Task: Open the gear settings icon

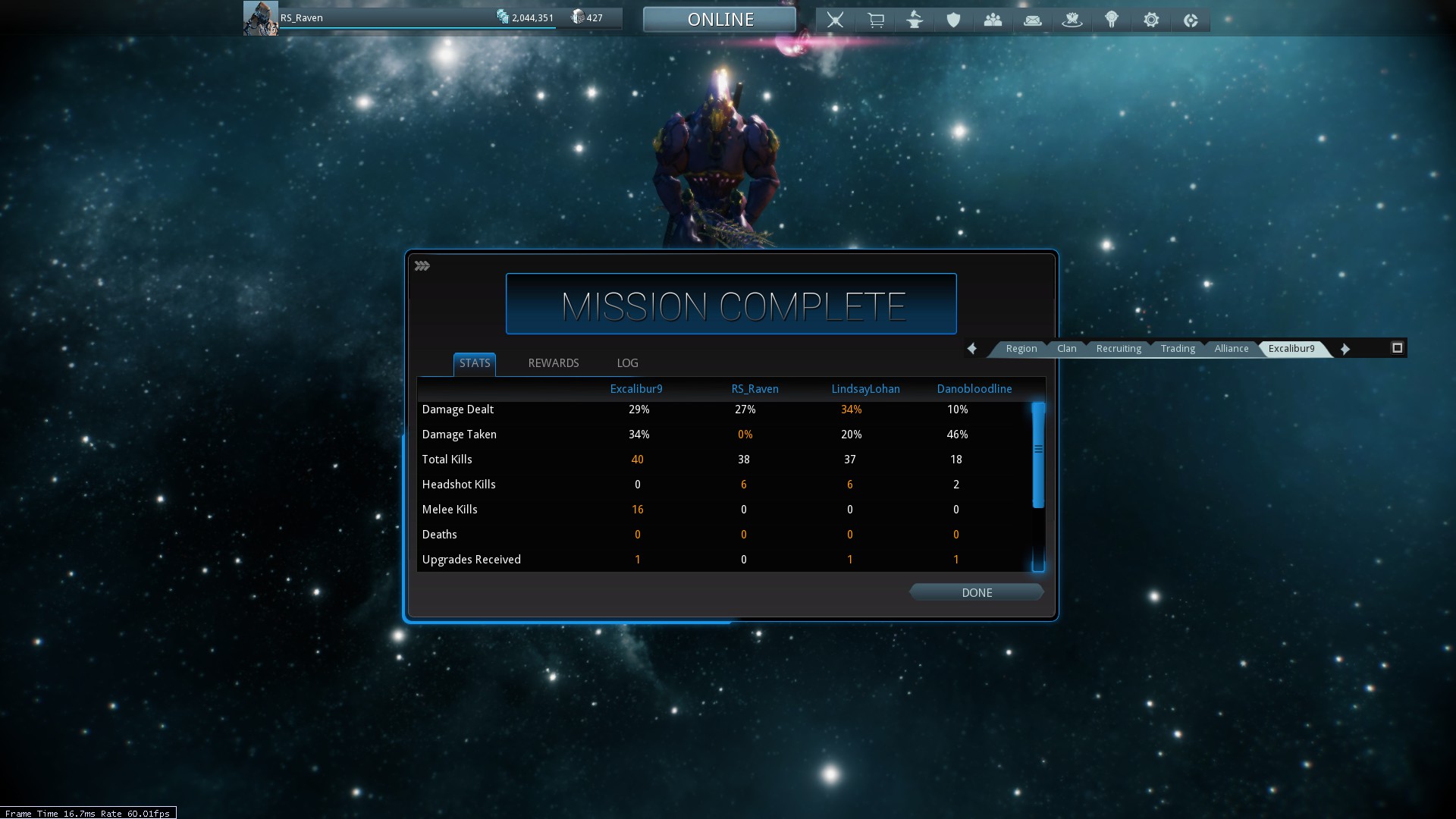Action: coord(1150,20)
